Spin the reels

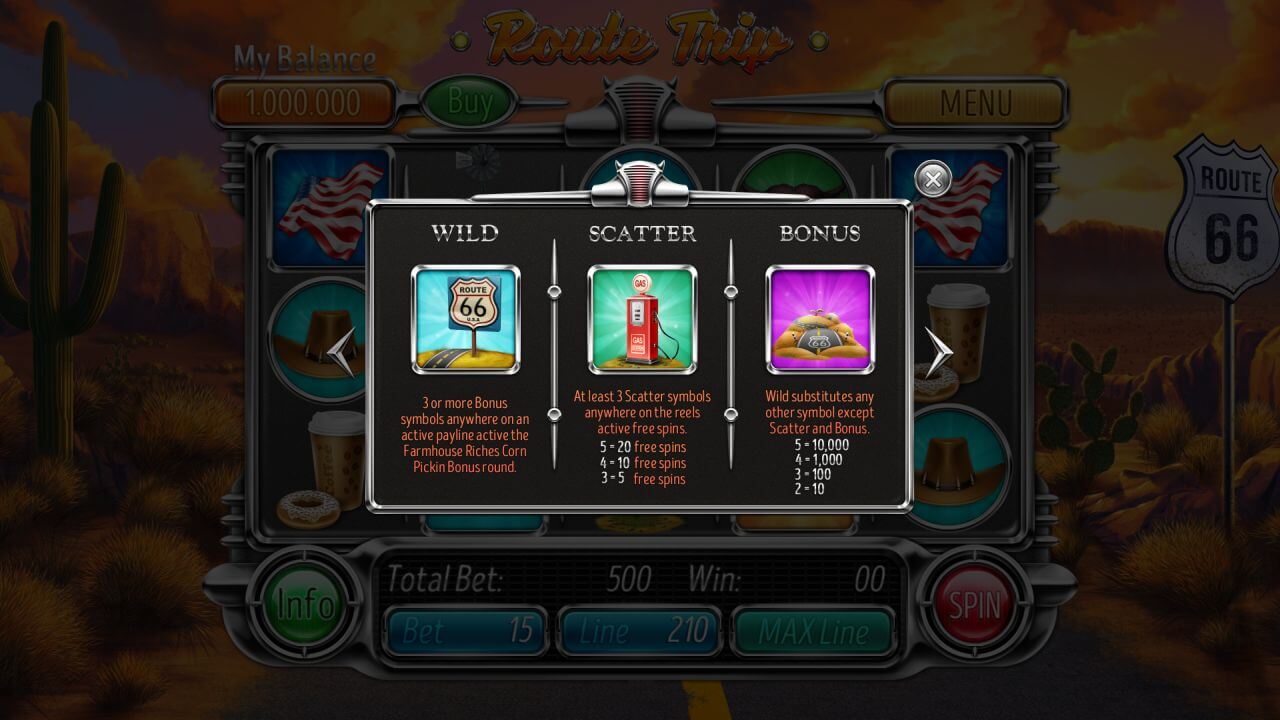tap(974, 604)
